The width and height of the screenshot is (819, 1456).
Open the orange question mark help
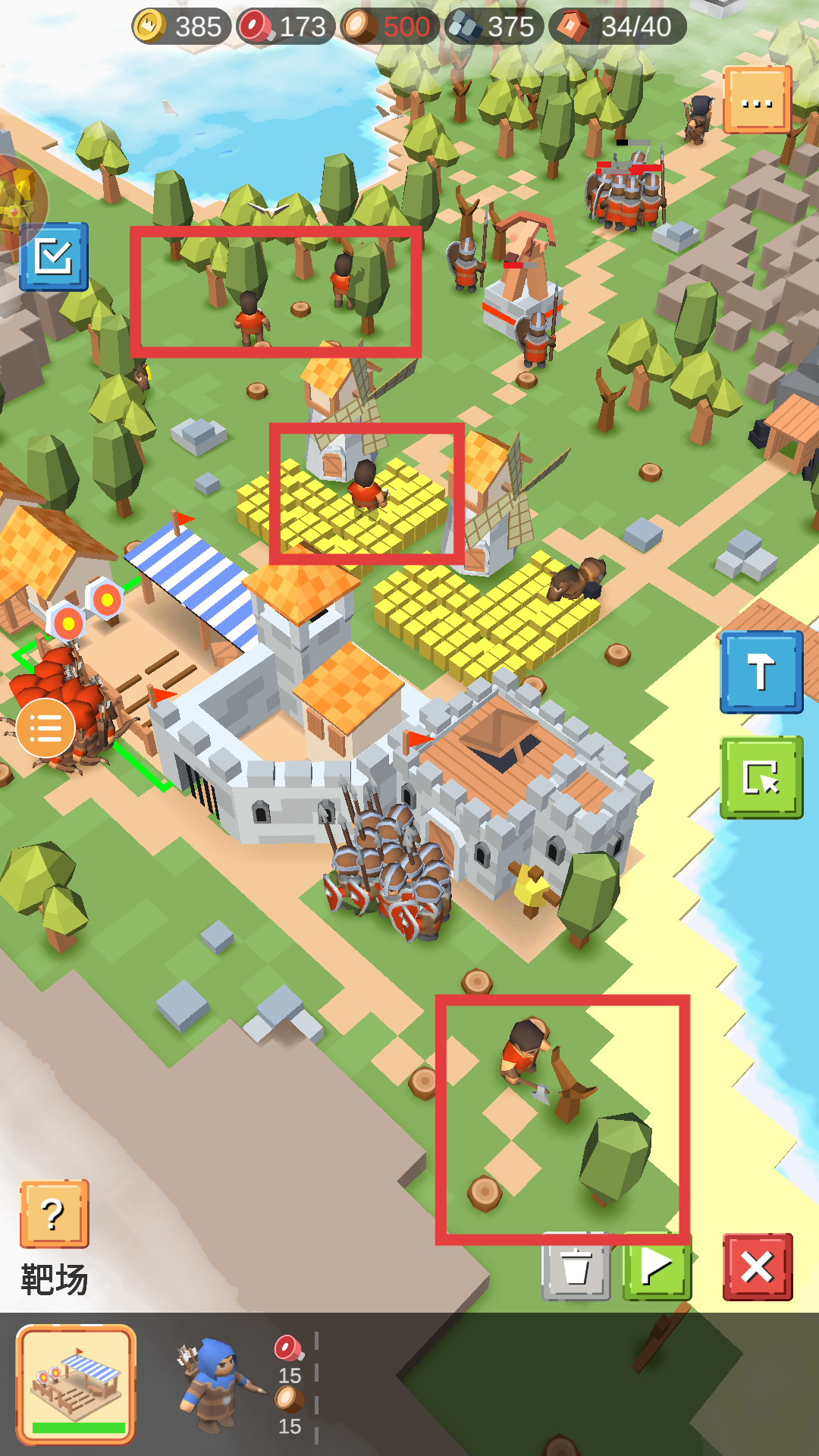54,1213
